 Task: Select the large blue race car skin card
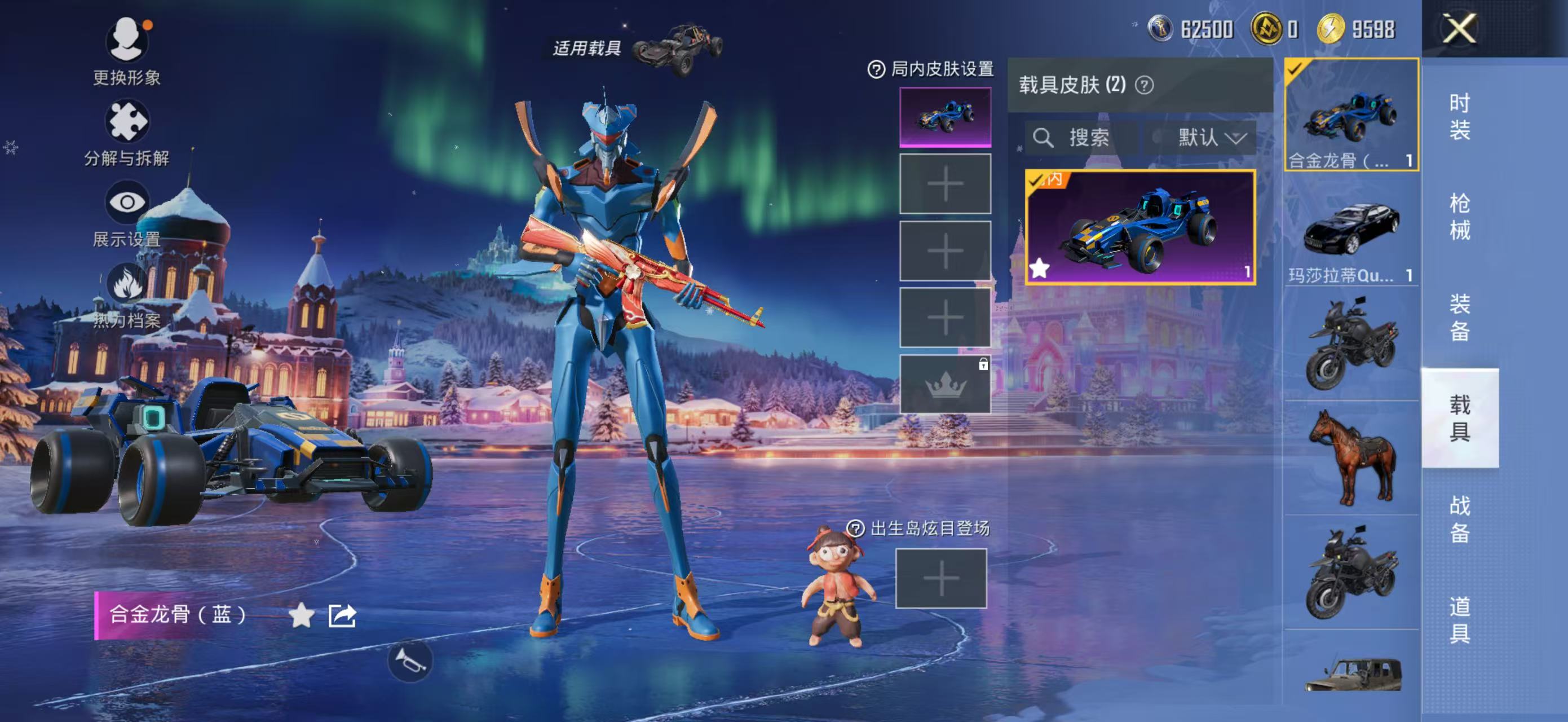tap(1140, 228)
